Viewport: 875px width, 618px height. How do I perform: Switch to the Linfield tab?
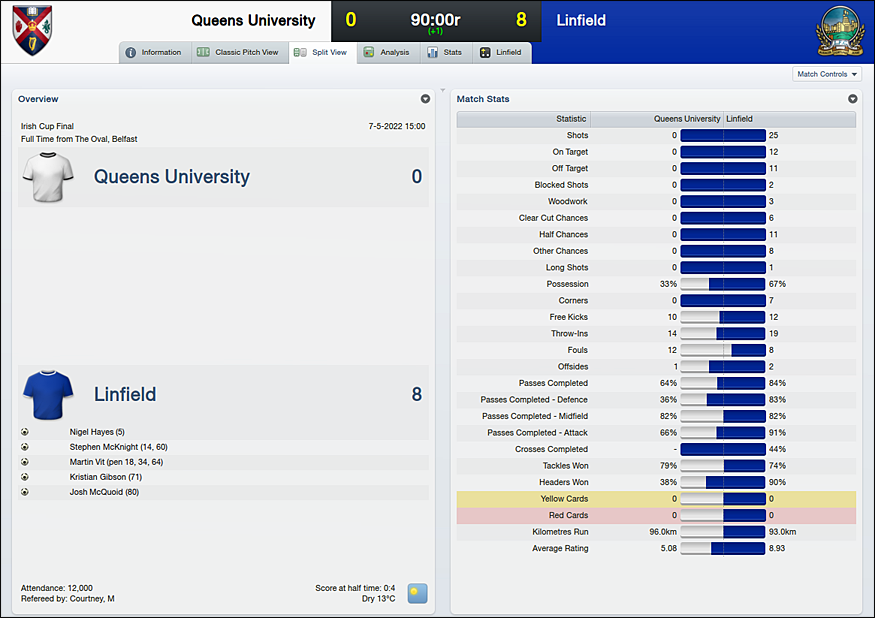click(x=501, y=53)
